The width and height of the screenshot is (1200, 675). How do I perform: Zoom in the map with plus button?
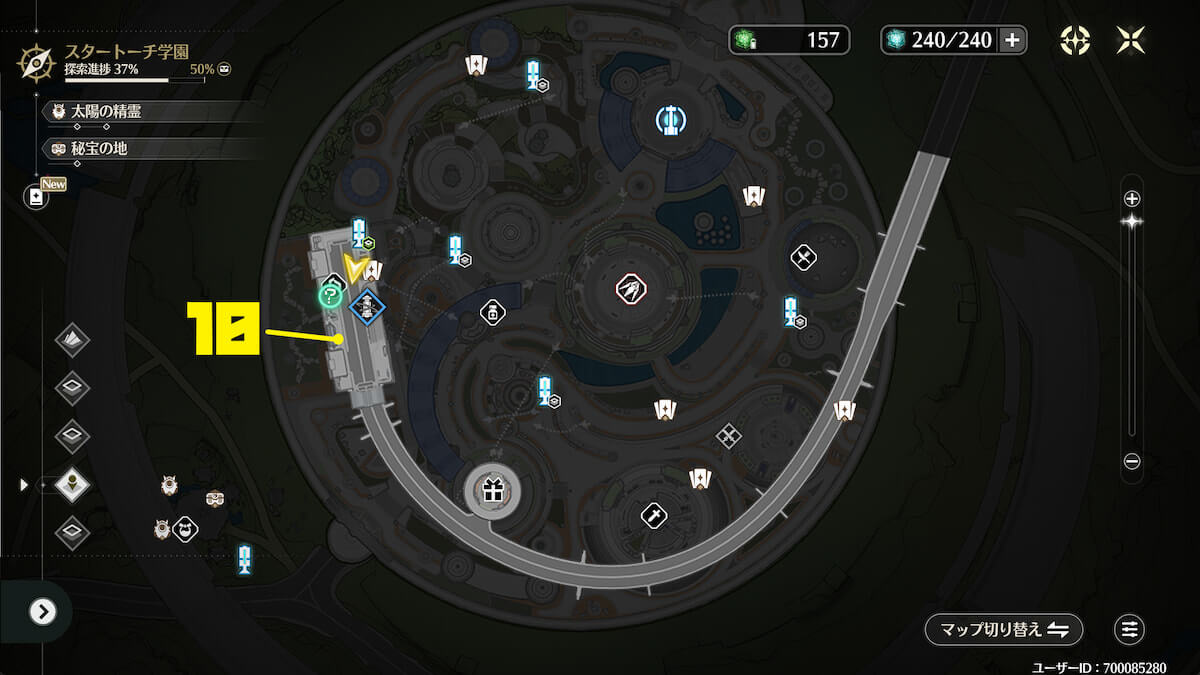(1132, 198)
